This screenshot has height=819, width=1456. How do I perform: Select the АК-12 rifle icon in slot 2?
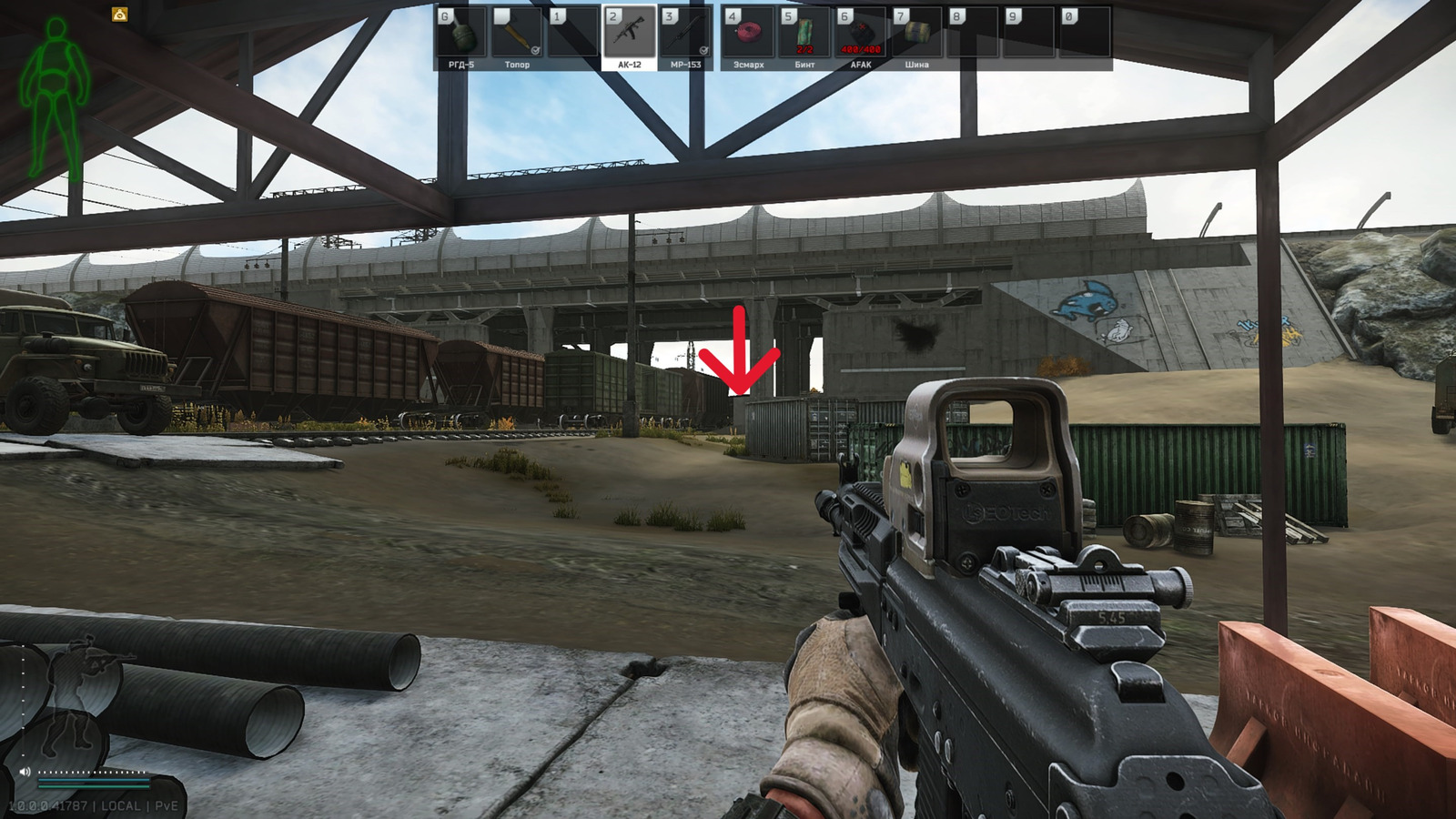(x=631, y=32)
